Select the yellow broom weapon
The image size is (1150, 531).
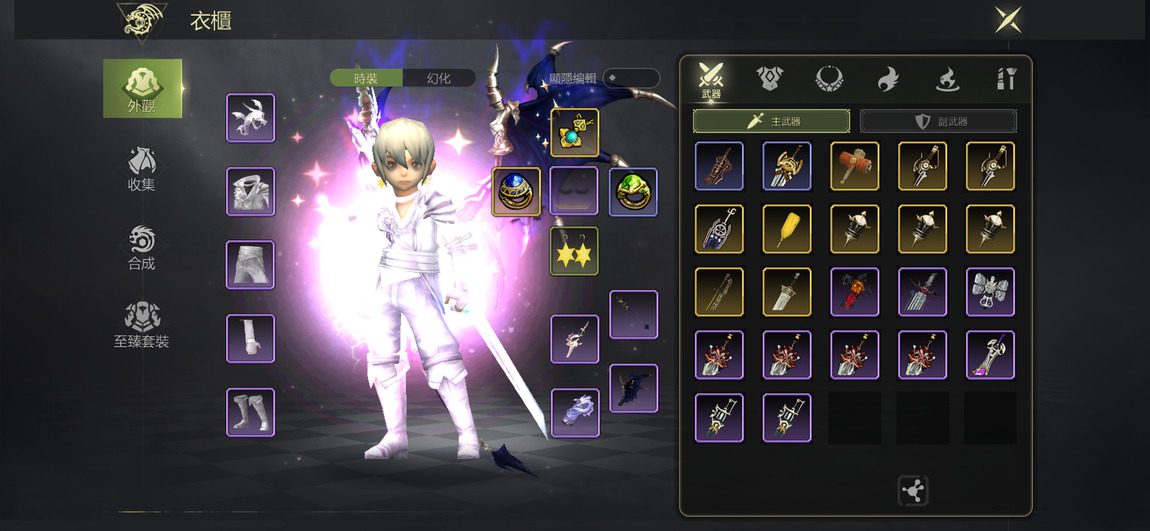pyautogui.click(x=786, y=229)
